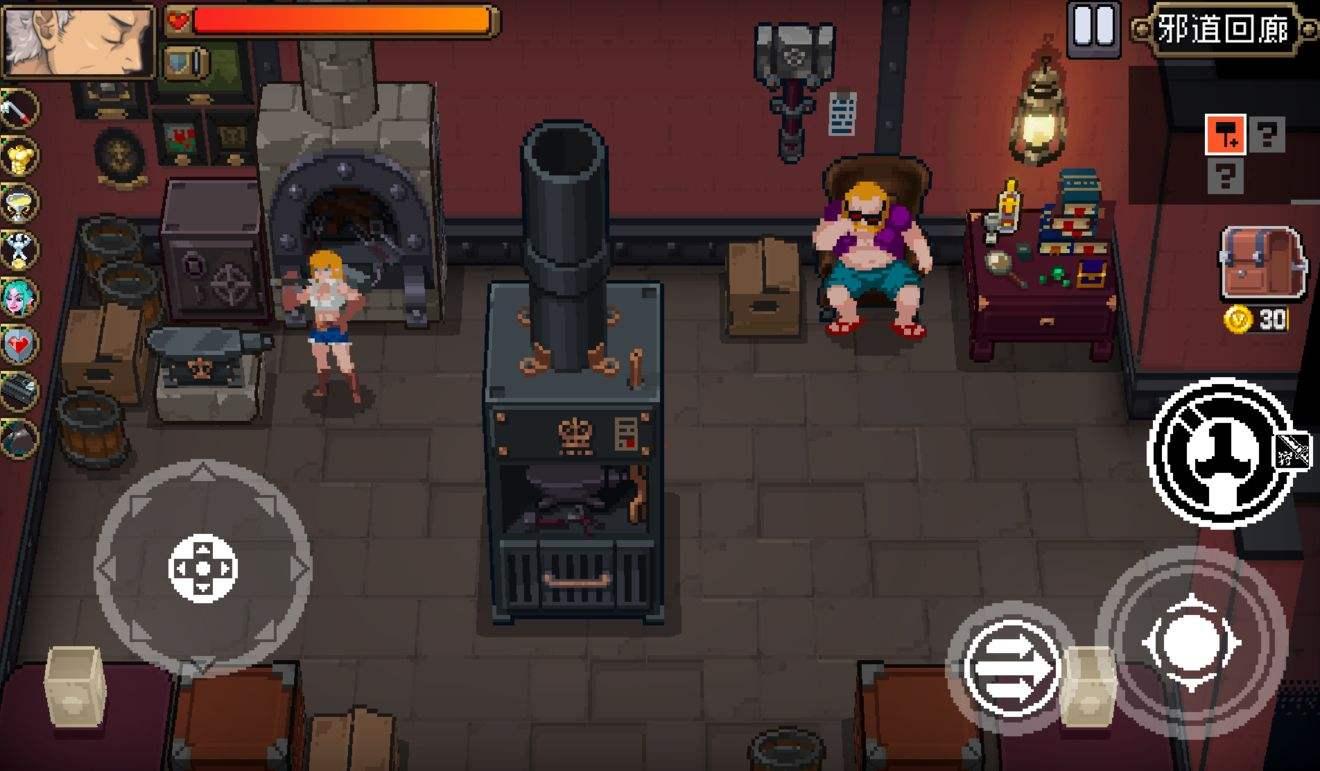Select the goblet relic icon

point(19,203)
